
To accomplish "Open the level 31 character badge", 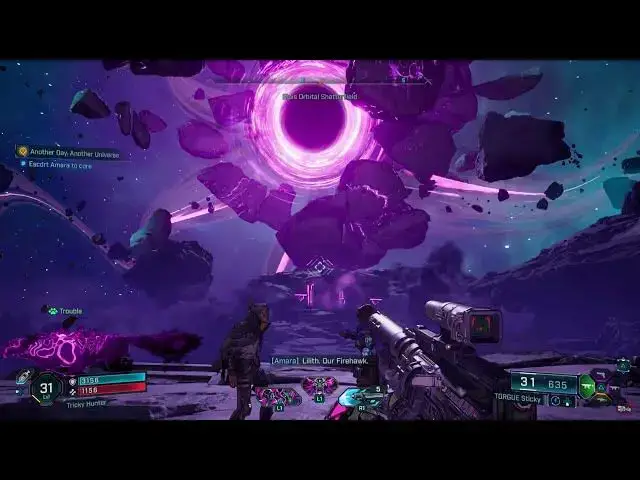I will [45, 386].
